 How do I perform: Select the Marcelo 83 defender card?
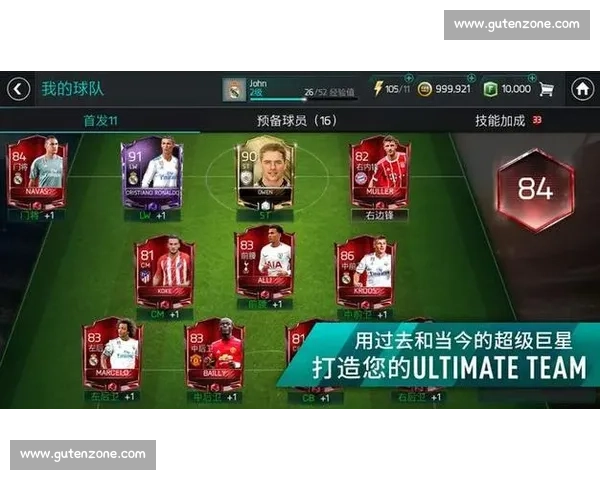coord(112,355)
